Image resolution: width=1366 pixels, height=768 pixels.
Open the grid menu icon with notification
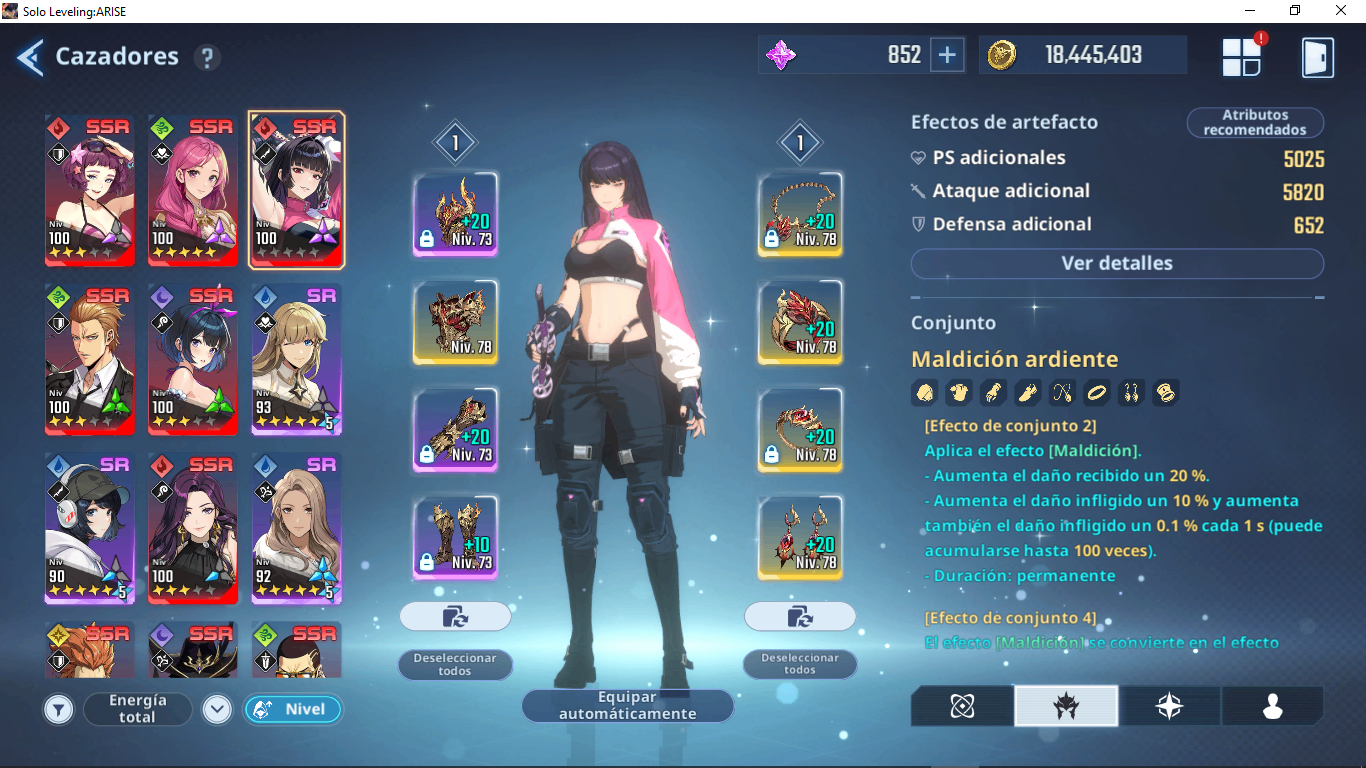click(1242, 57)
